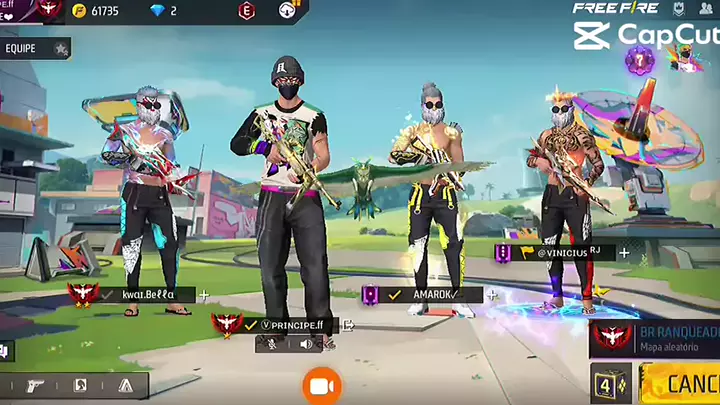Open the chat bubble on the left edge
The height and width of the screenshot is (405, 720).
[5, 350]
